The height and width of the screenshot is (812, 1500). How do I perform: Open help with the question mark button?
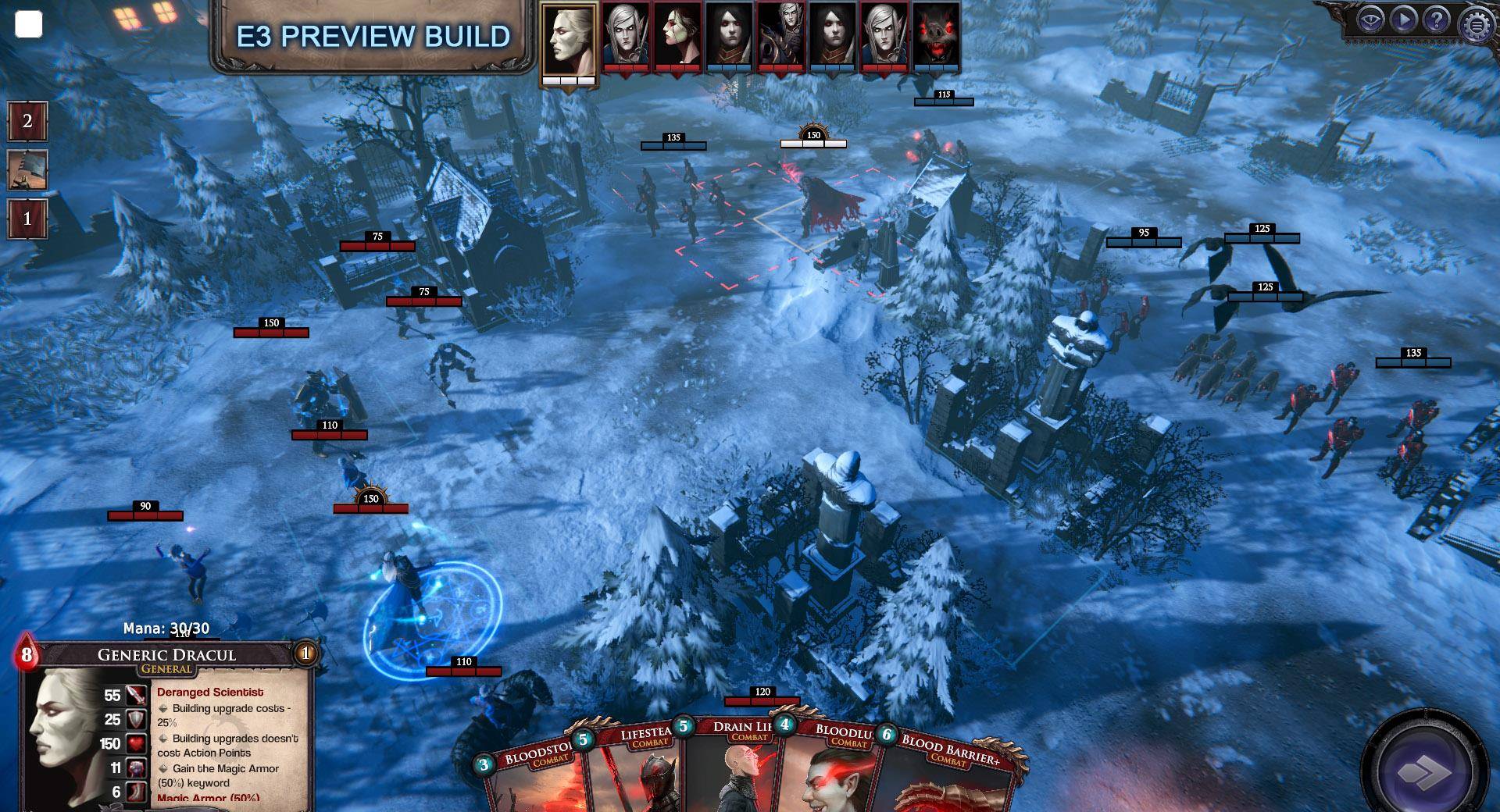pos(1436,20)
